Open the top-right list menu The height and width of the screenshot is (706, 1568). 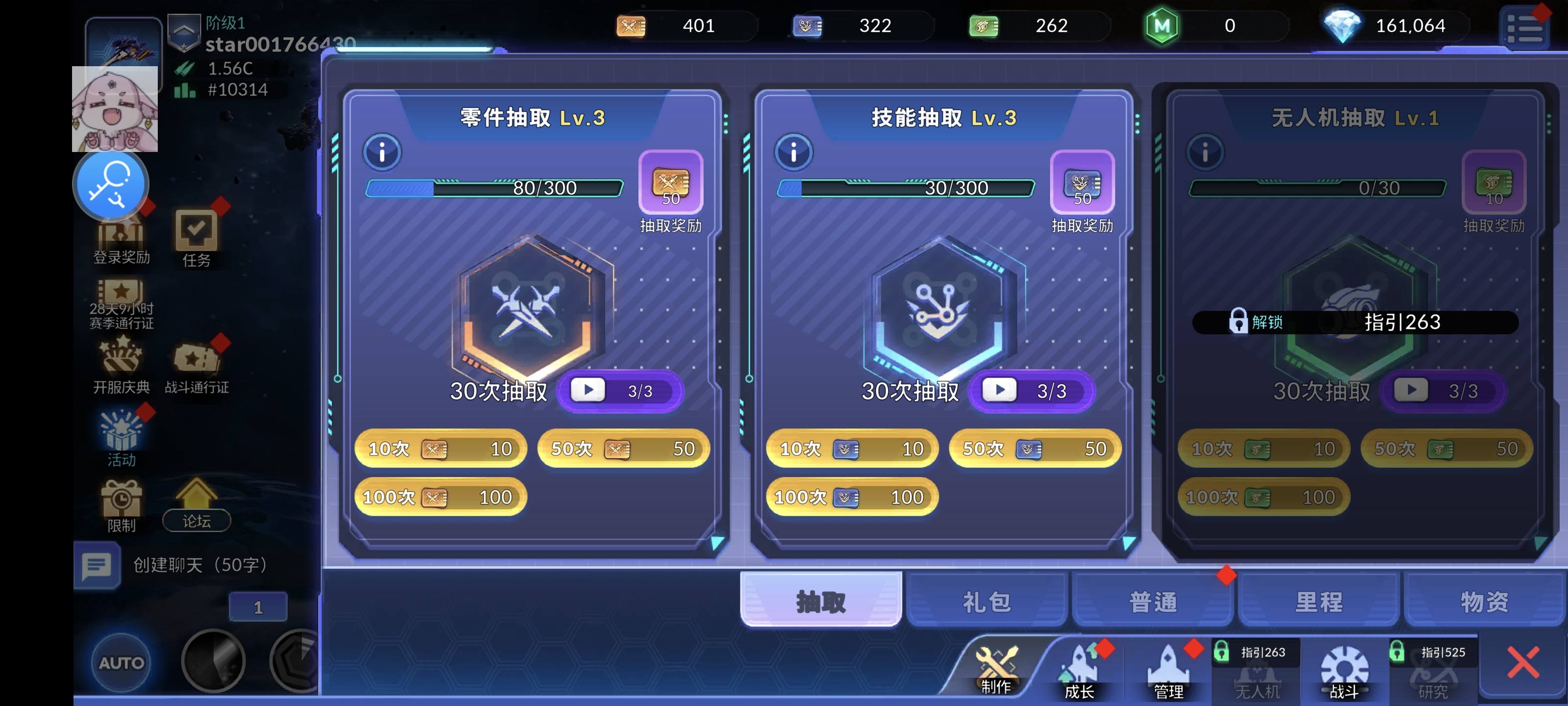tap(1525, 27)
